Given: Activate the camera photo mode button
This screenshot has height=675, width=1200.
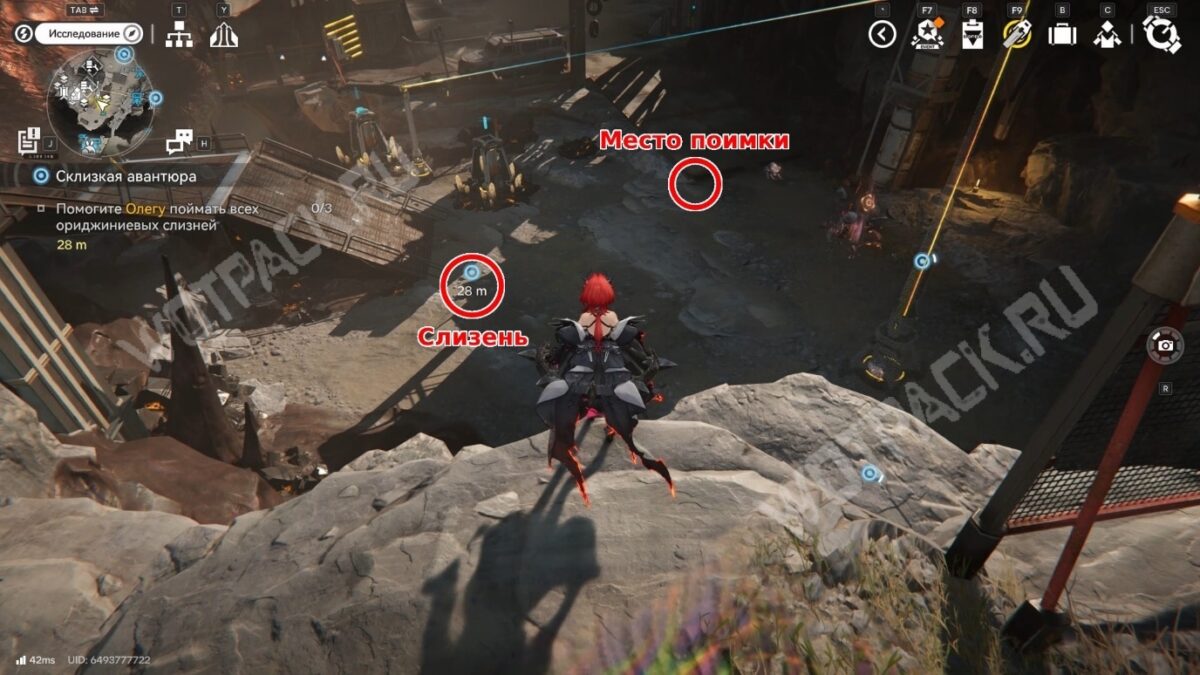Looking at the screenshot, I should click(x=1165, y=346).
